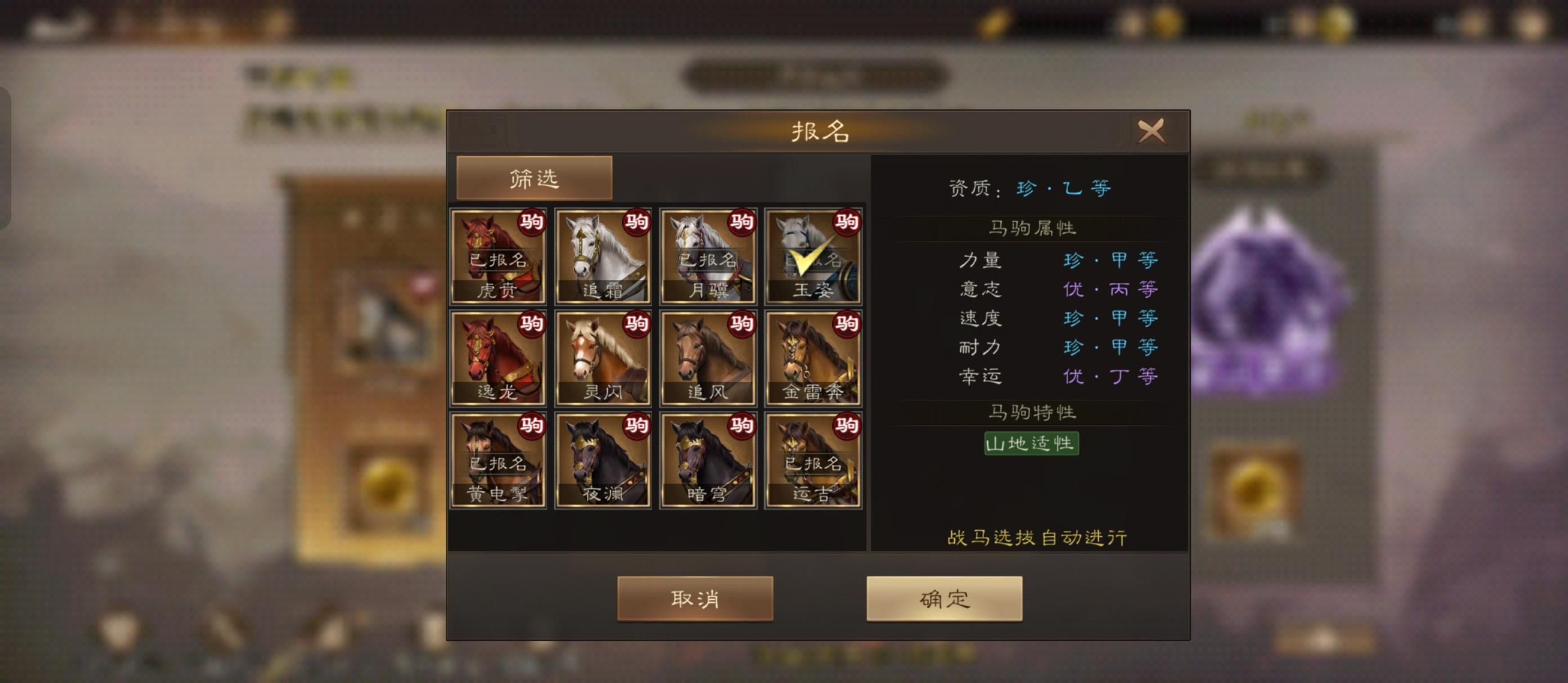This screenshot has height=683, width=1568.
Task: Click the green 山地适性 trait tag
Action: pyautogui.click(x=1031, y=443)
